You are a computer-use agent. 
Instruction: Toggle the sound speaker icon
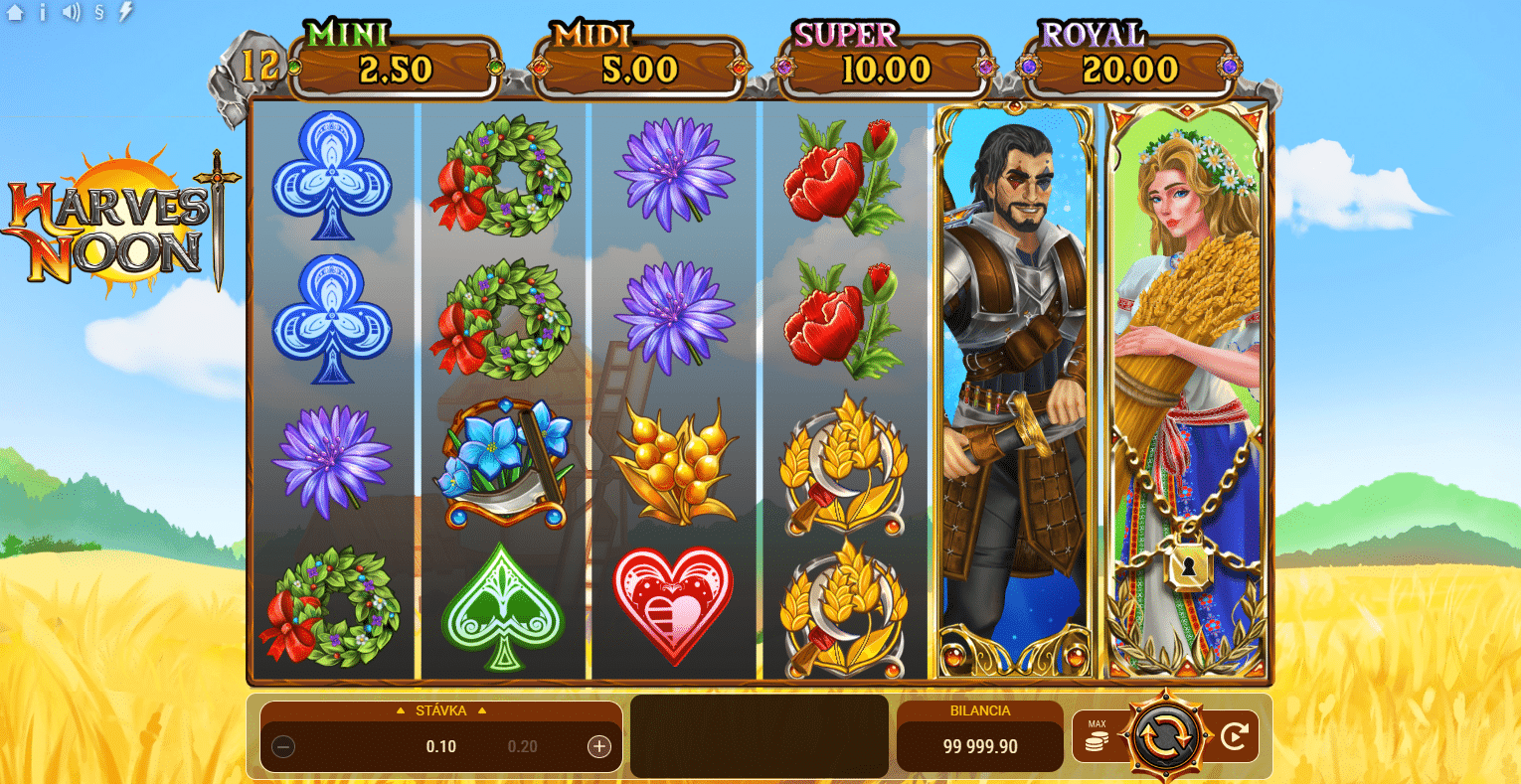71,13
